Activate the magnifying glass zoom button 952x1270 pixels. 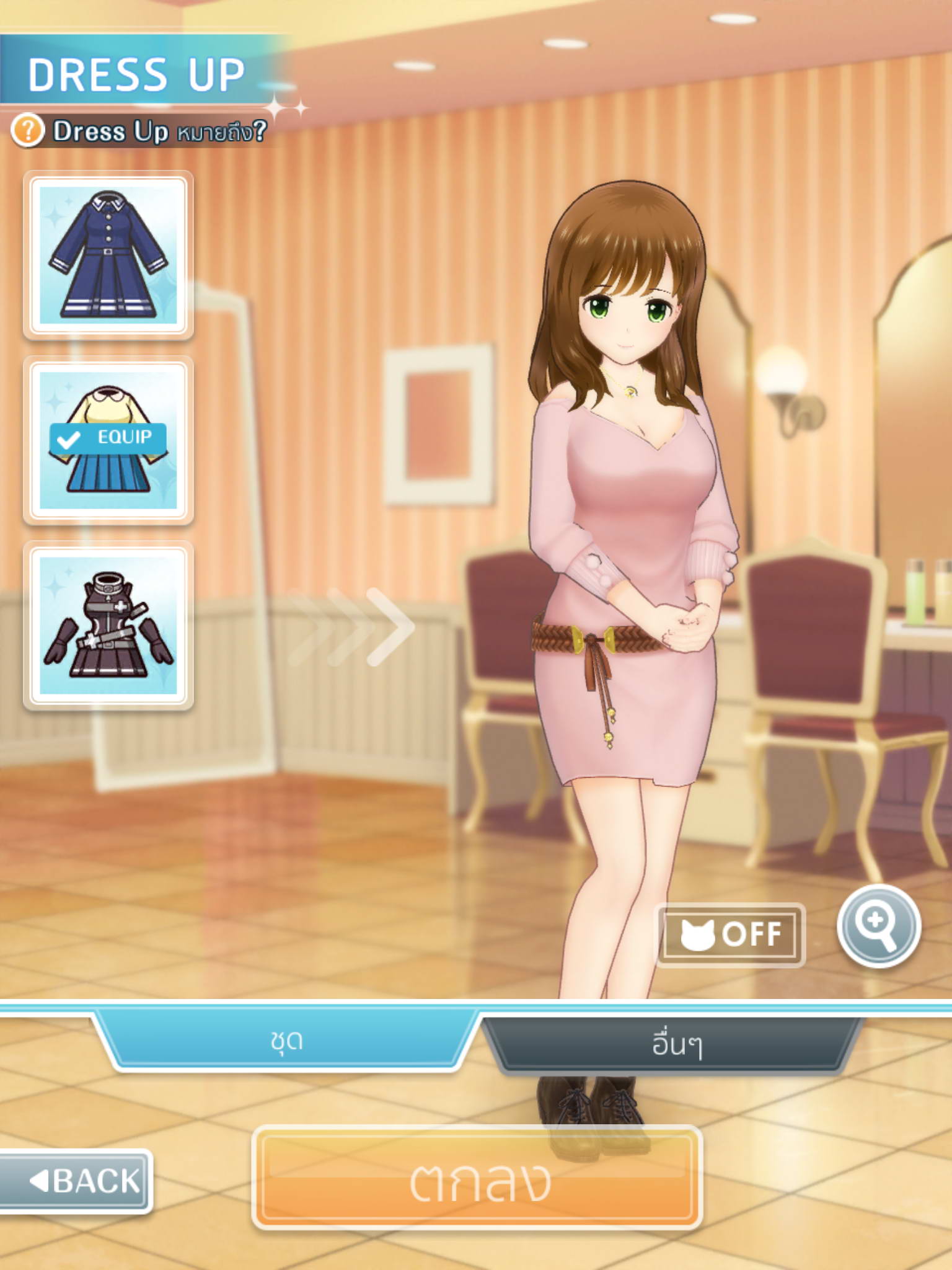click(x=878, y=926)
